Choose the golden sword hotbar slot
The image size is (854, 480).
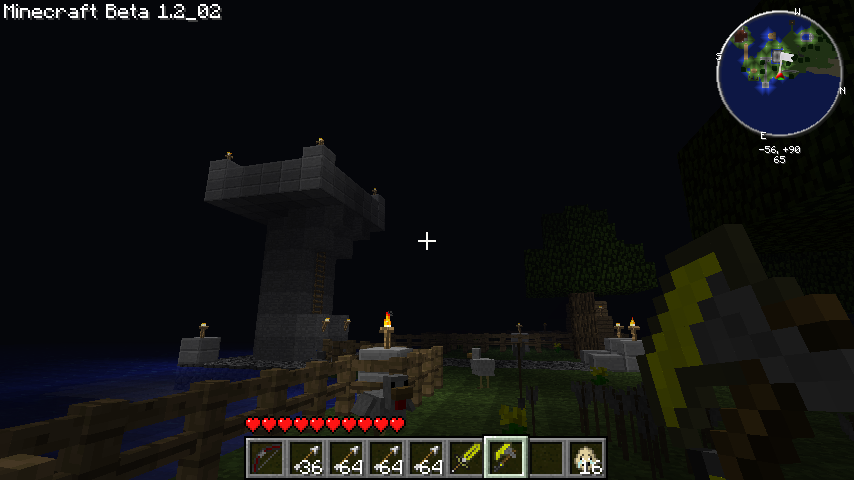tap(465, 458)
